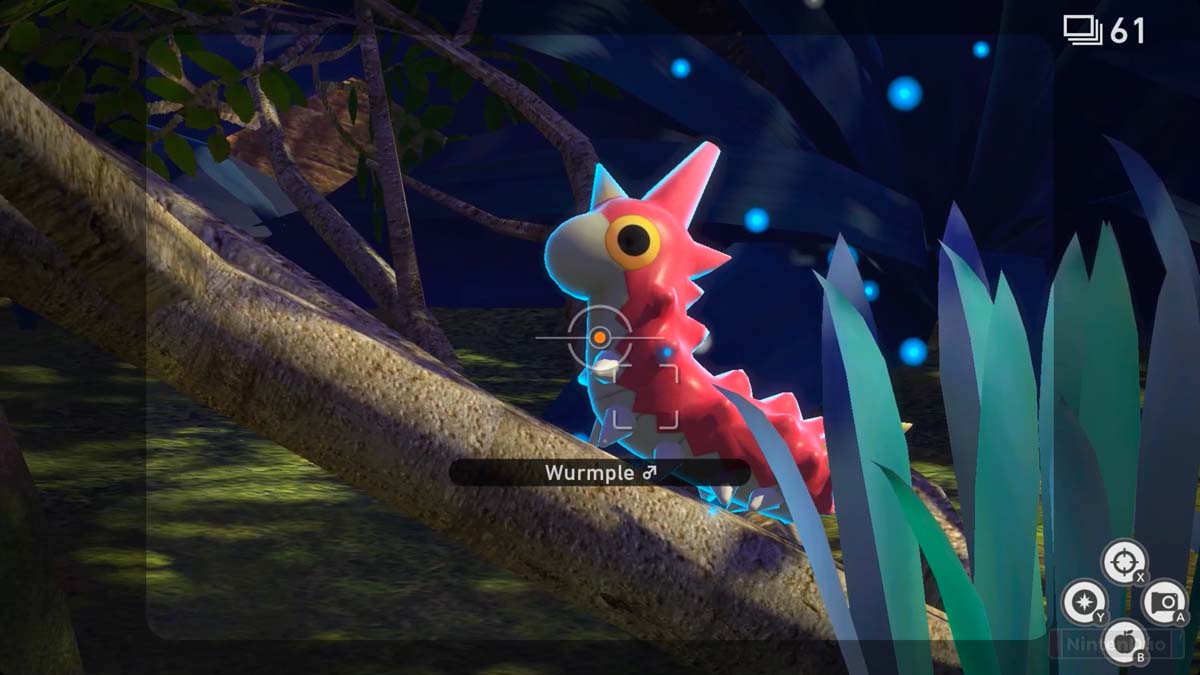Activate the crosshair scan icon
The width and height of the screenshot is (1200, 675).
(1124, 561)
